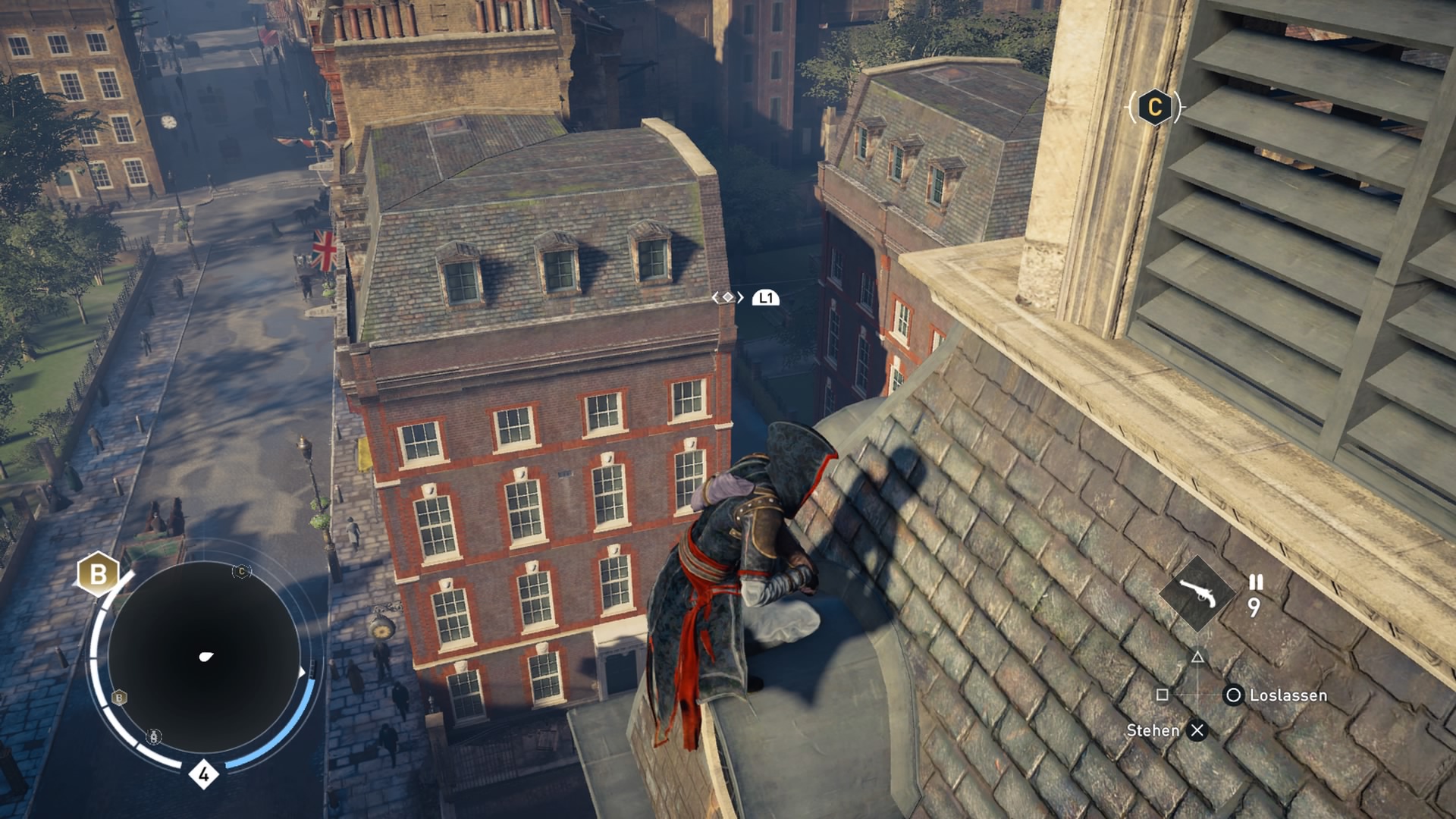Click the circular minimap

point(203,657)
